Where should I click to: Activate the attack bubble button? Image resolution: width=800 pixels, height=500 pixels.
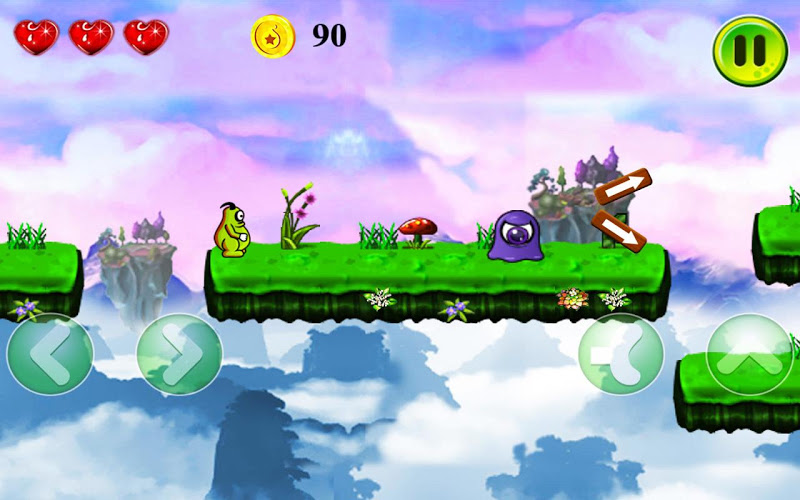[x=621, y=354]
